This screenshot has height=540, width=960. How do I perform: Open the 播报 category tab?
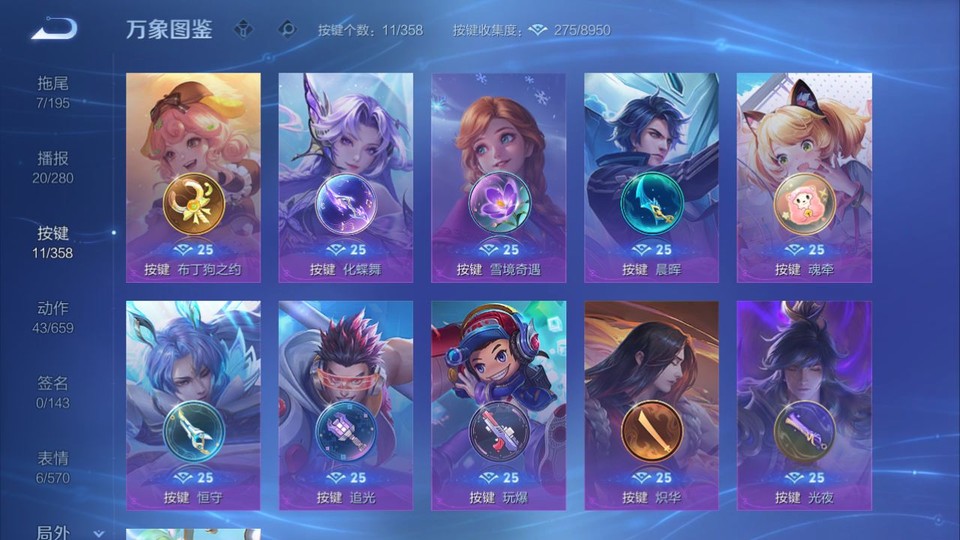[53, 166]
